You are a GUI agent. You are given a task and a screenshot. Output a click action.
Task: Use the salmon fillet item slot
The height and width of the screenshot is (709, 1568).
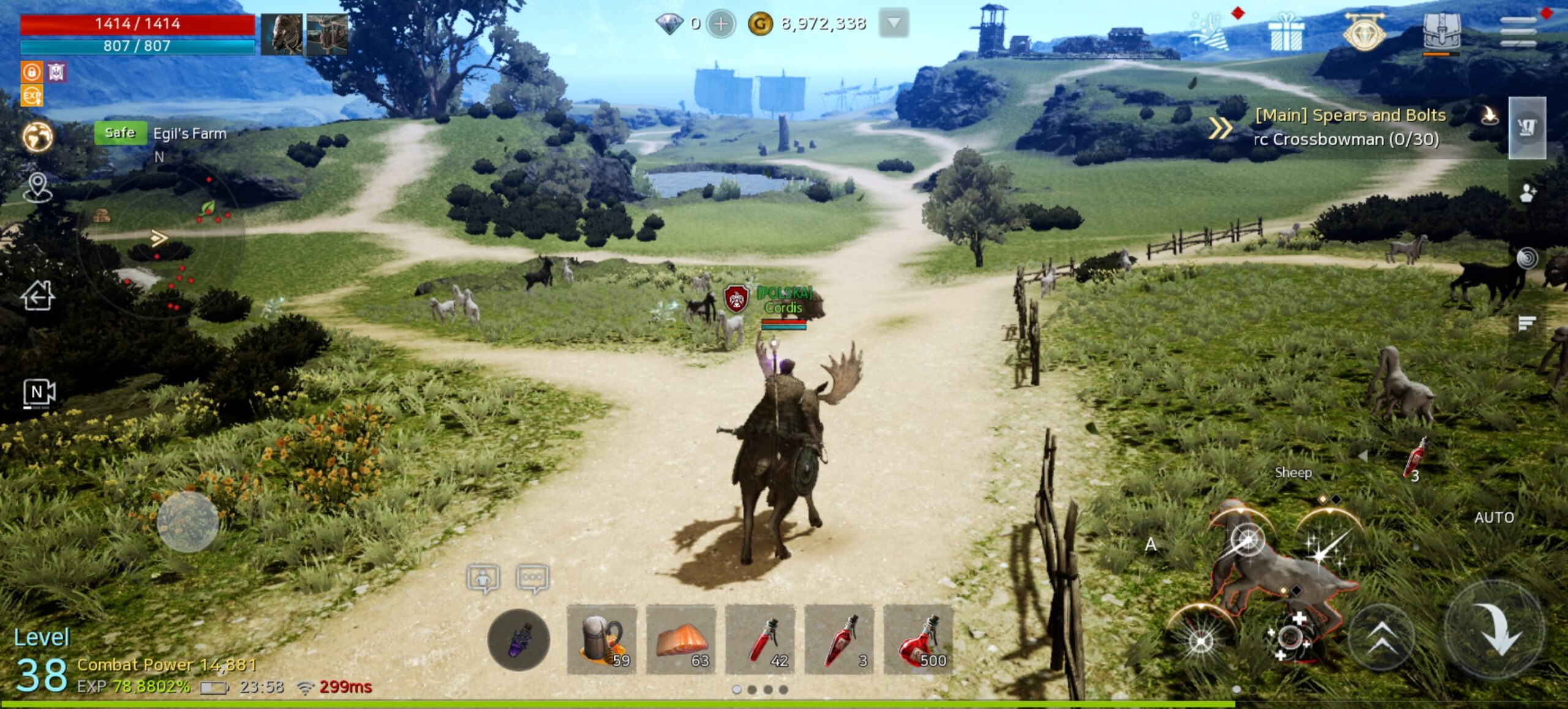click(x=681, y=639)
